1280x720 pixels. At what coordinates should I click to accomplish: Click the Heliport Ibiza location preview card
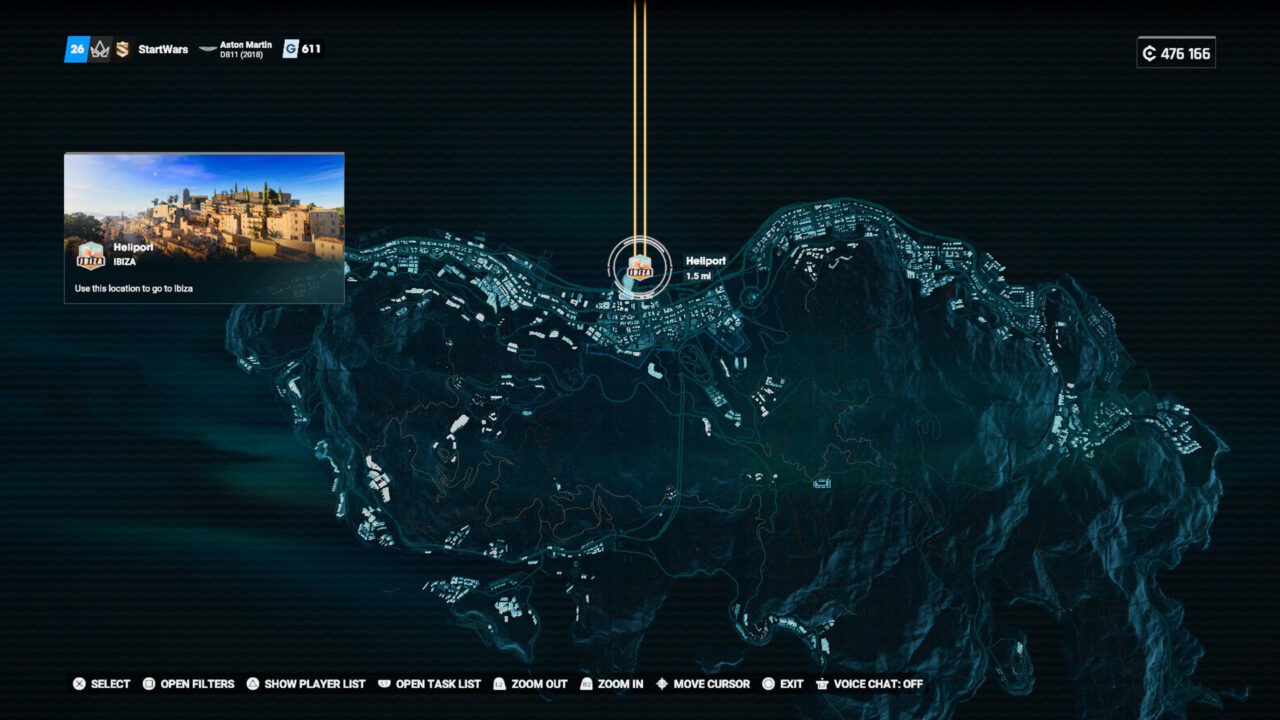click(x=204, y=227)
